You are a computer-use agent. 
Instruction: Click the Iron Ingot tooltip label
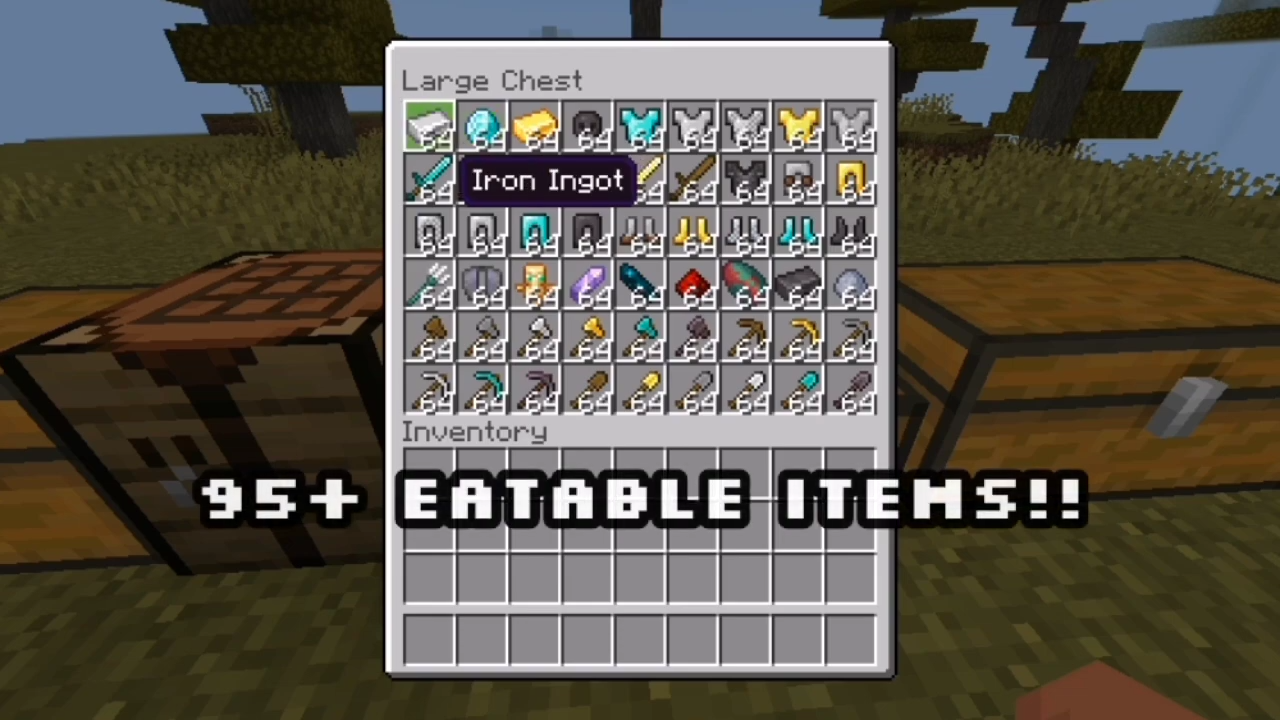point(547,181)
